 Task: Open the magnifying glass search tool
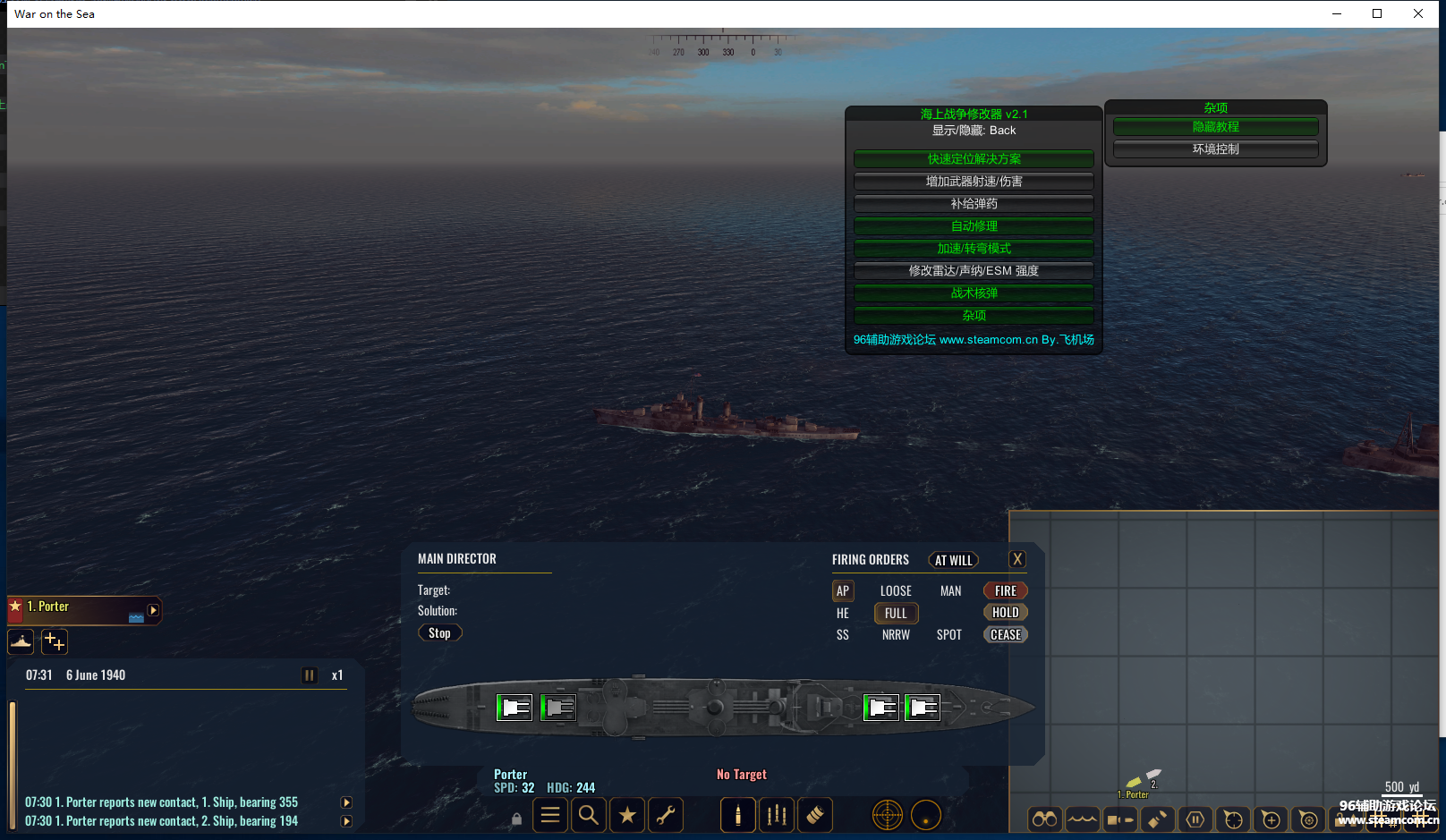click(588, 815)
